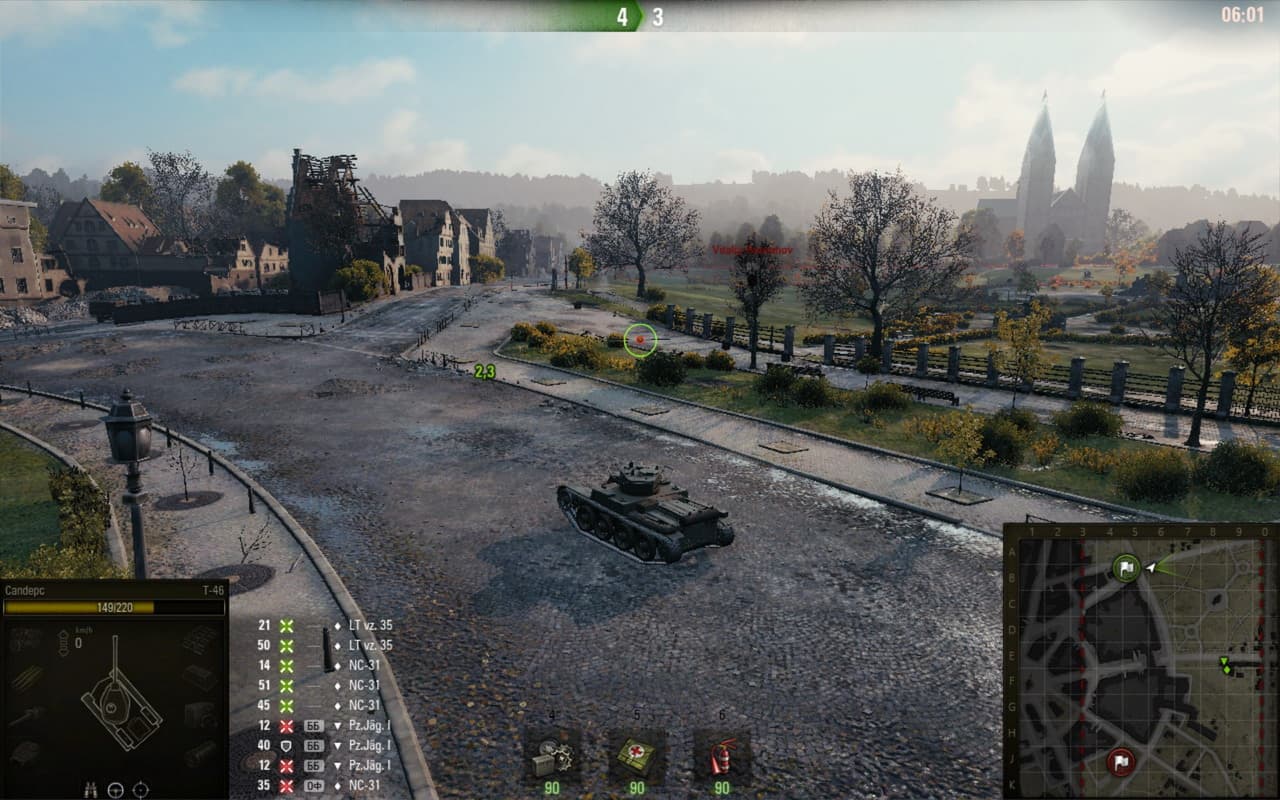The image size is (1280, 800).
Task: Use the fire extinguisher consumable
Action: pyautogui.click(x=722, y=756)
